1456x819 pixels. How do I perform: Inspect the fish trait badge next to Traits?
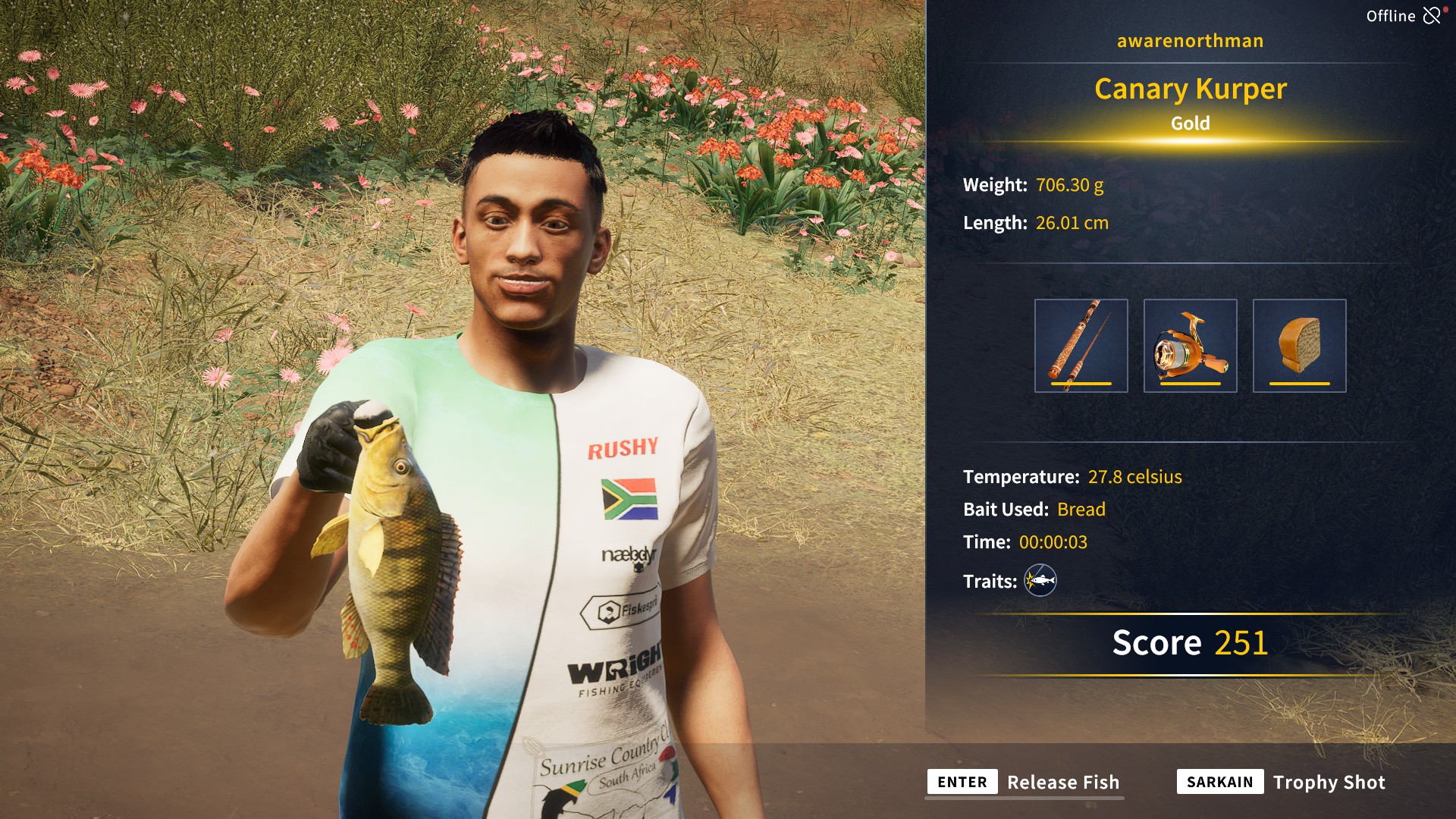[1040, 581]
